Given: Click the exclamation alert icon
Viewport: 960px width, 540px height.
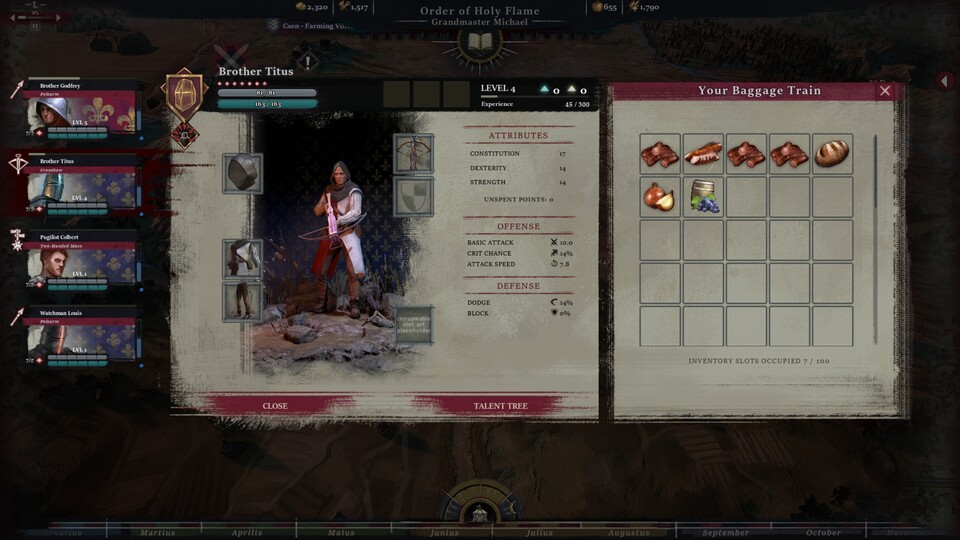Looking at the screenshot, I should (309, 62).
